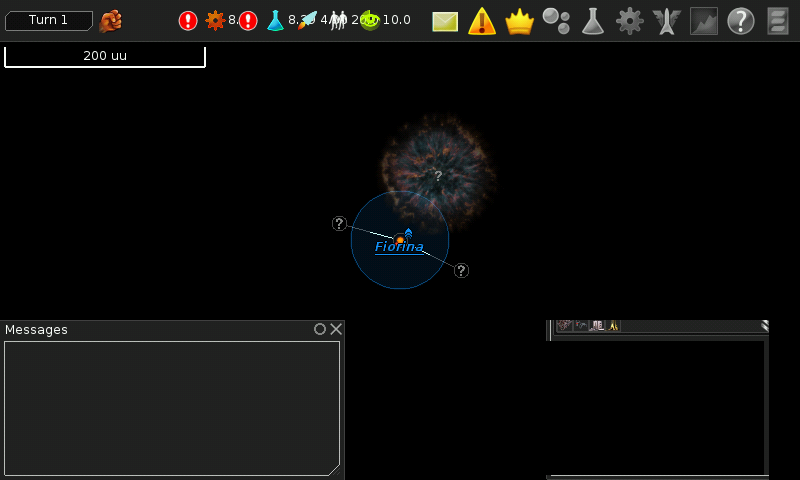Open the help question mark

point(740,21)
